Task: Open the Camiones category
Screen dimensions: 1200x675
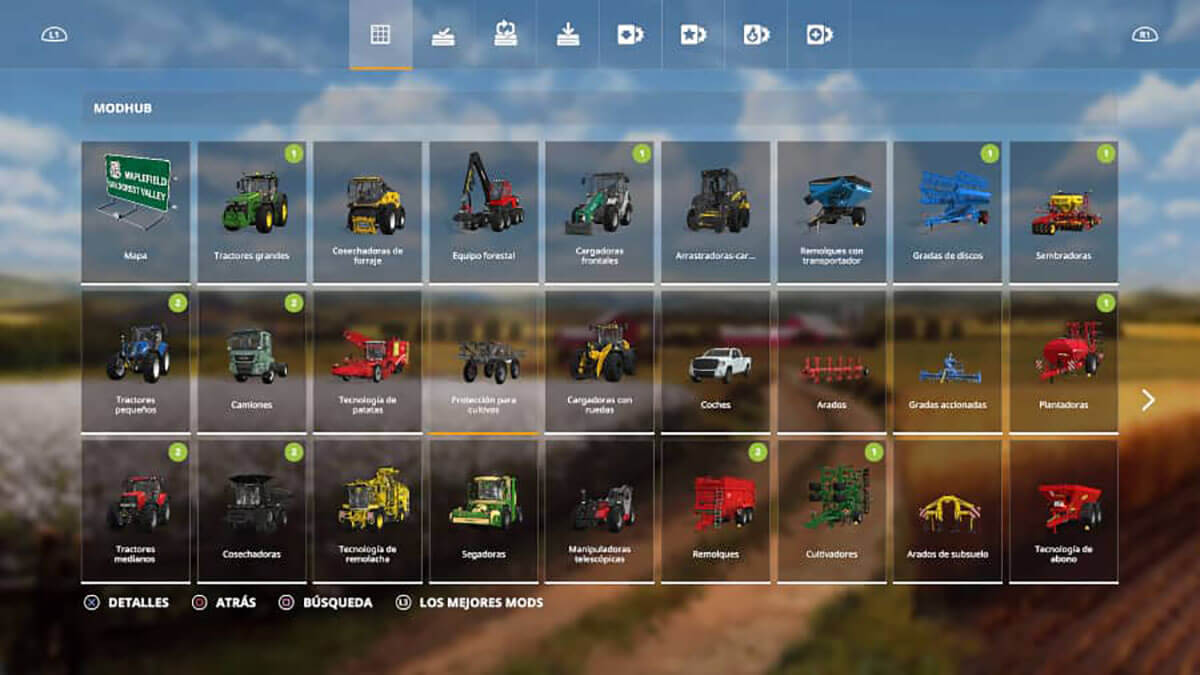Action: [x=252, y=361]
